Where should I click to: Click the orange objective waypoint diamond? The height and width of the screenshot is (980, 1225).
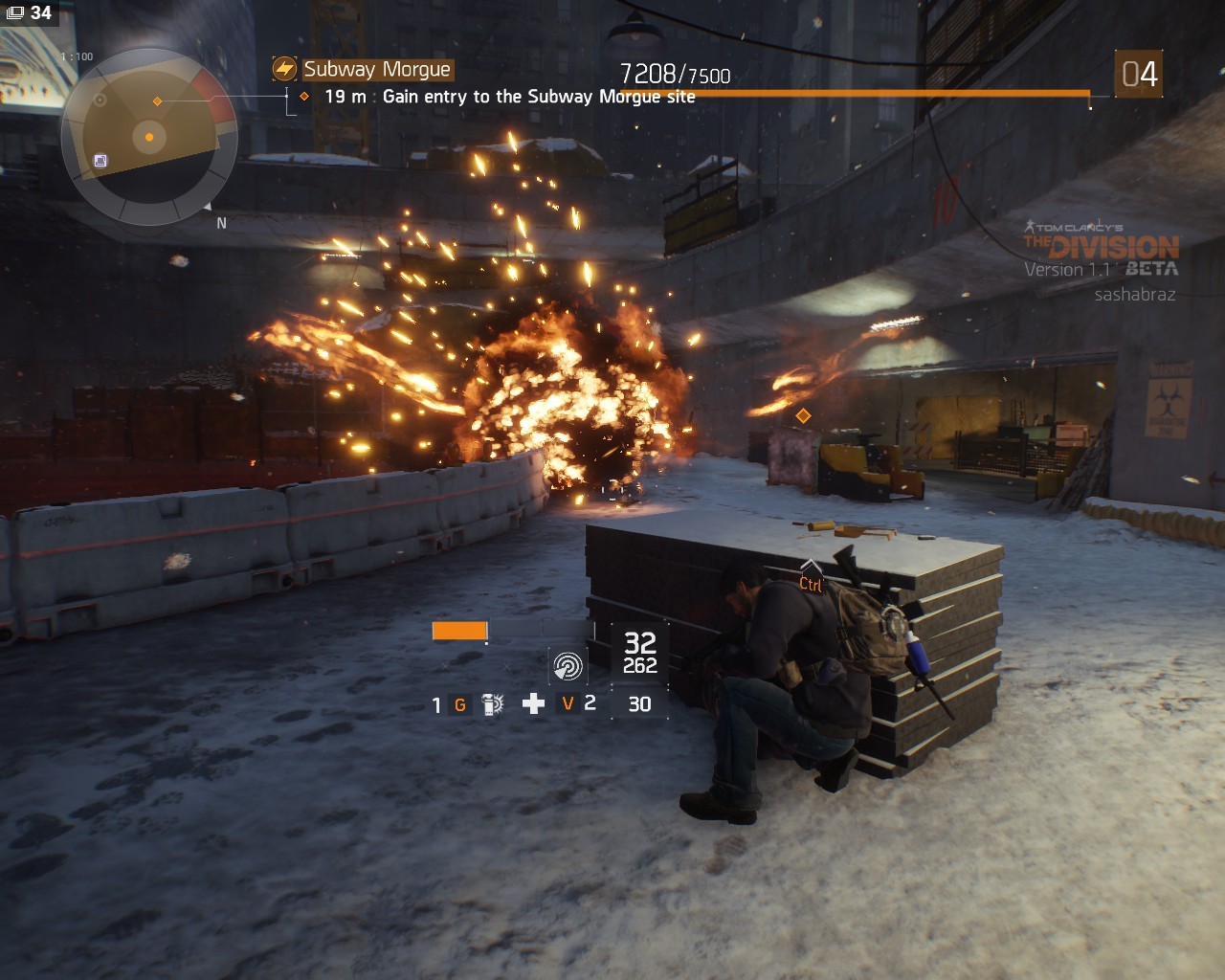tap(803, 415)
